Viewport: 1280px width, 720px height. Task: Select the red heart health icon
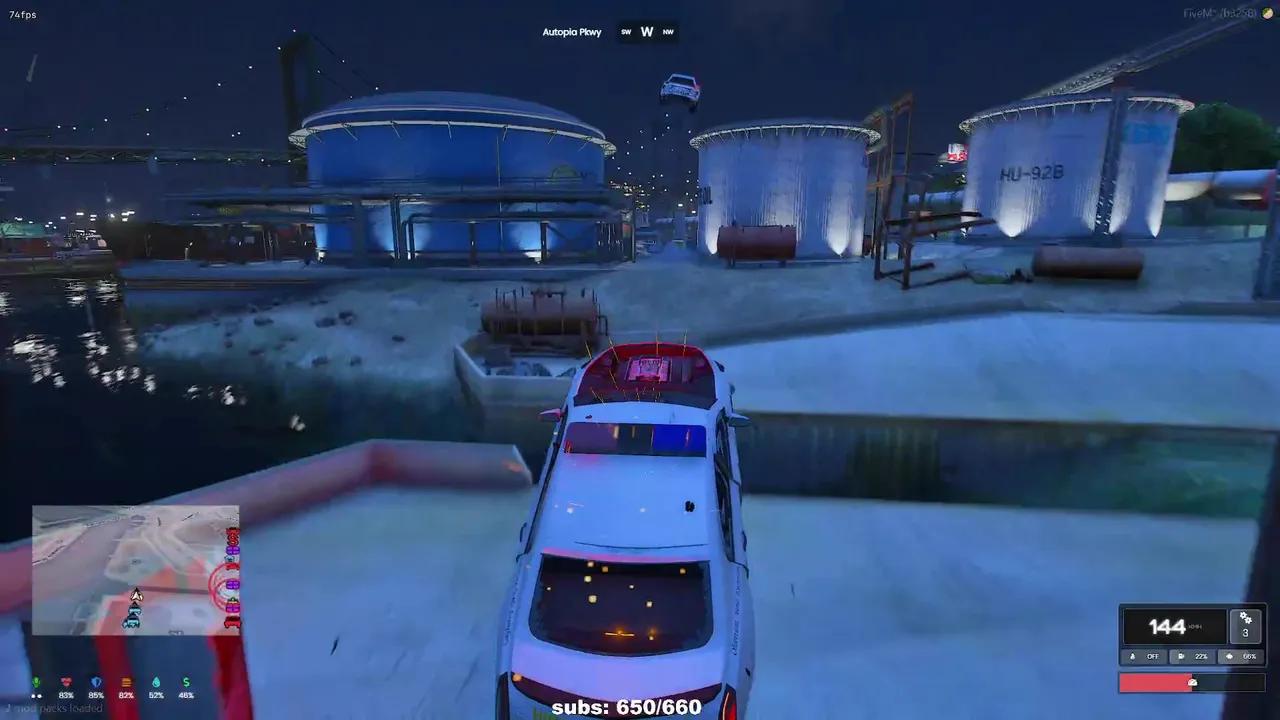67,683
